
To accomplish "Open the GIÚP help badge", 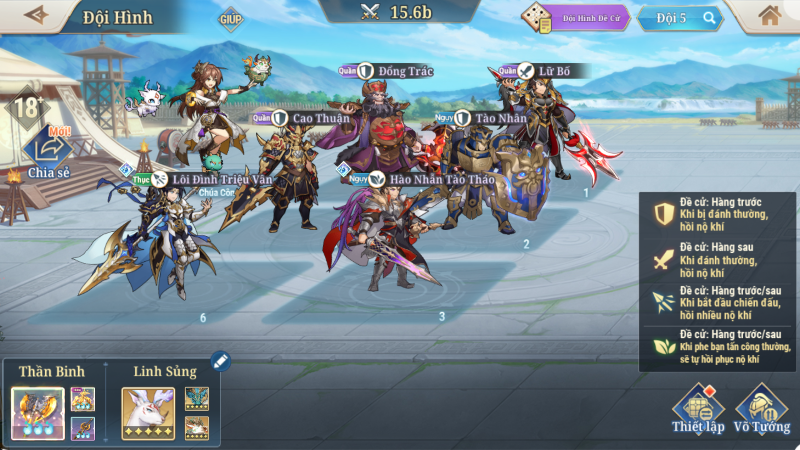I will (230, 19).
